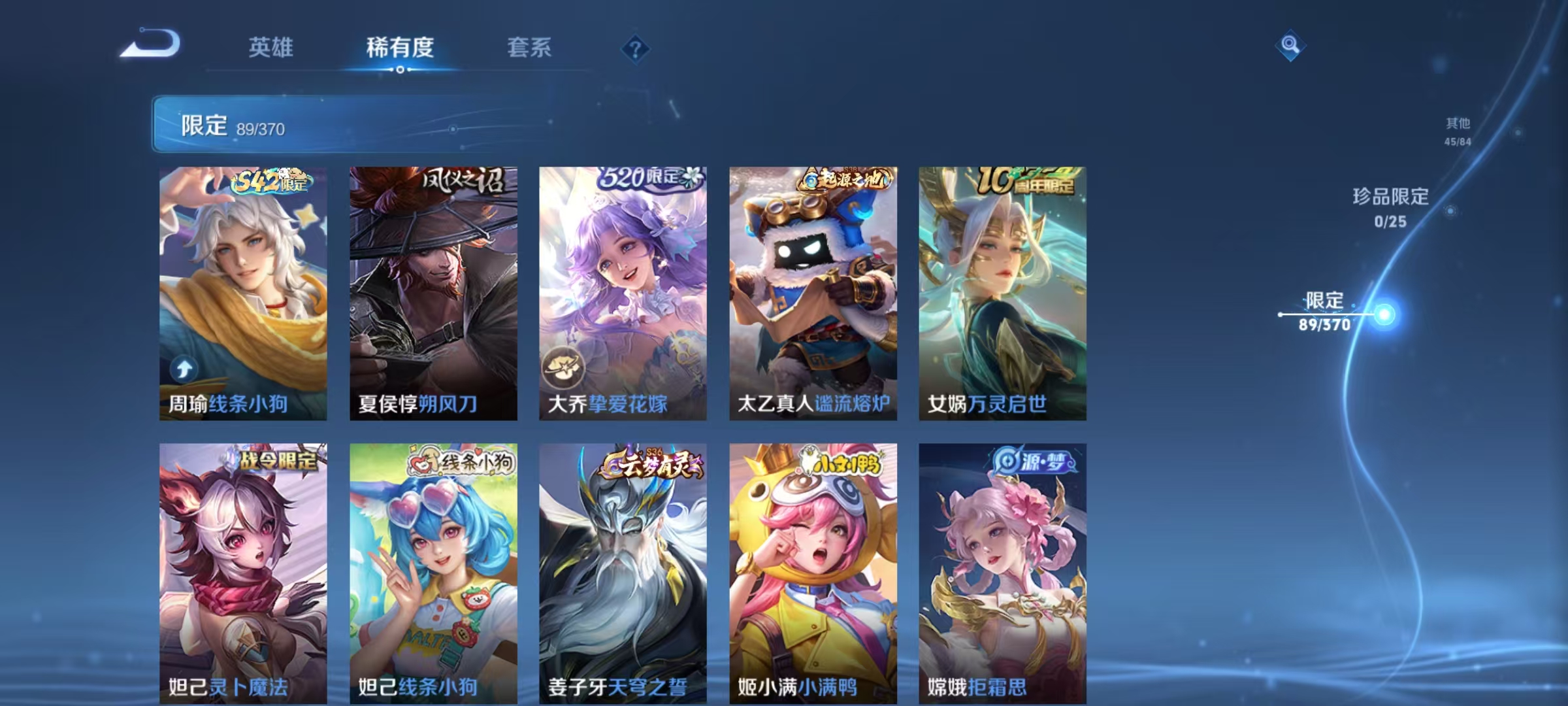Switch to the 套系 tab

pyautogui.click(x=529, y=47)
